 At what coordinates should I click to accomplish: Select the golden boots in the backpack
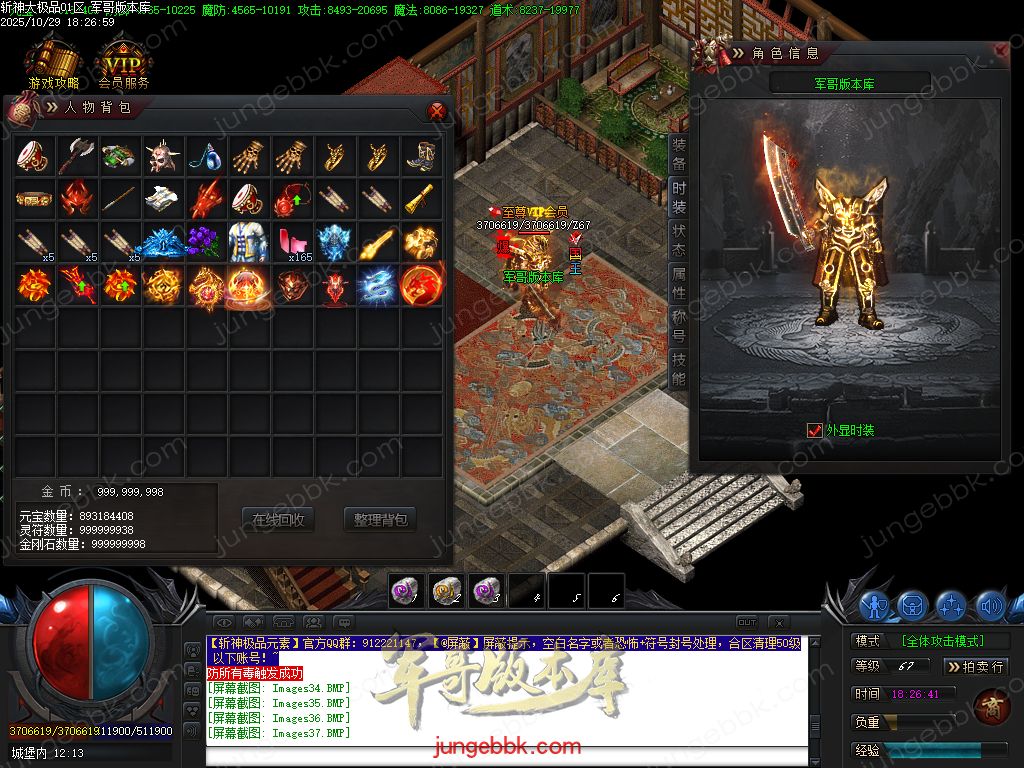pos(421,156)
